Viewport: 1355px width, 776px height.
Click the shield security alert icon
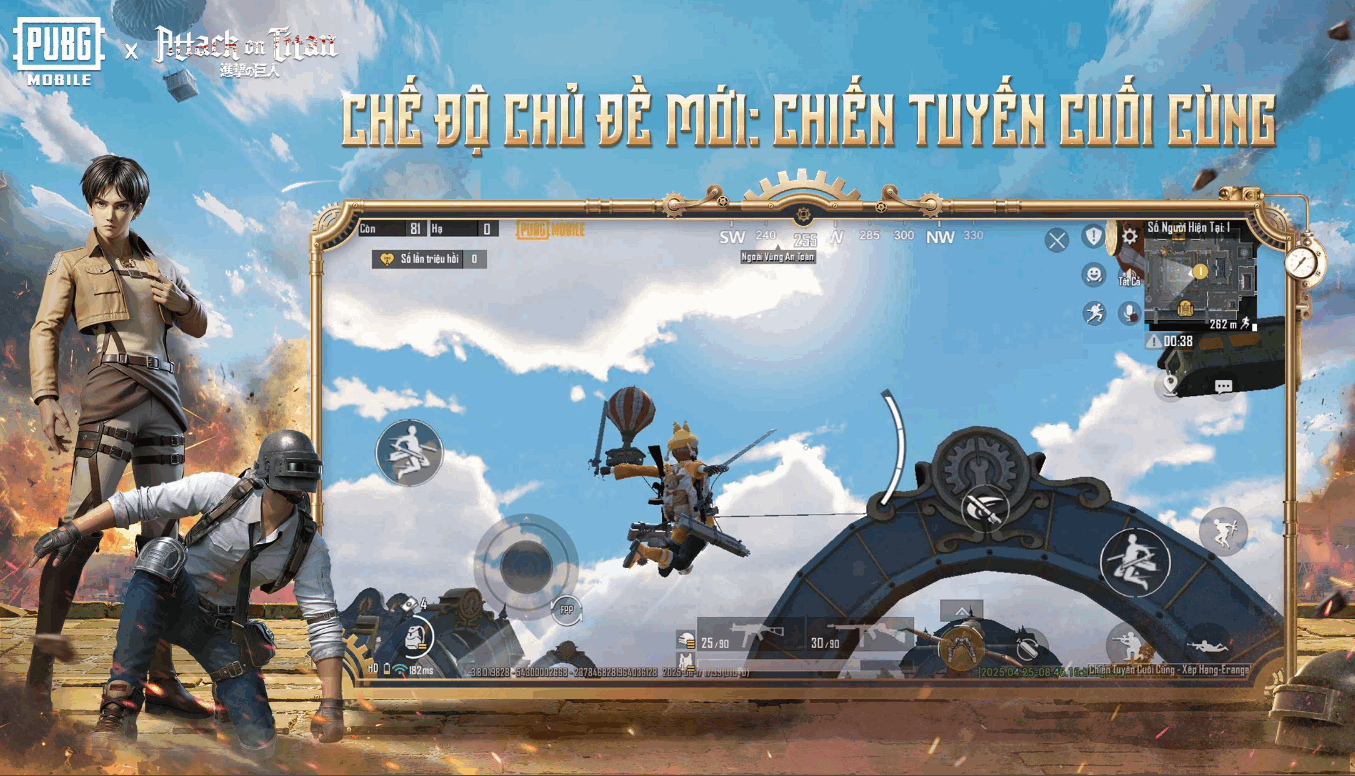coord(1093,235)
